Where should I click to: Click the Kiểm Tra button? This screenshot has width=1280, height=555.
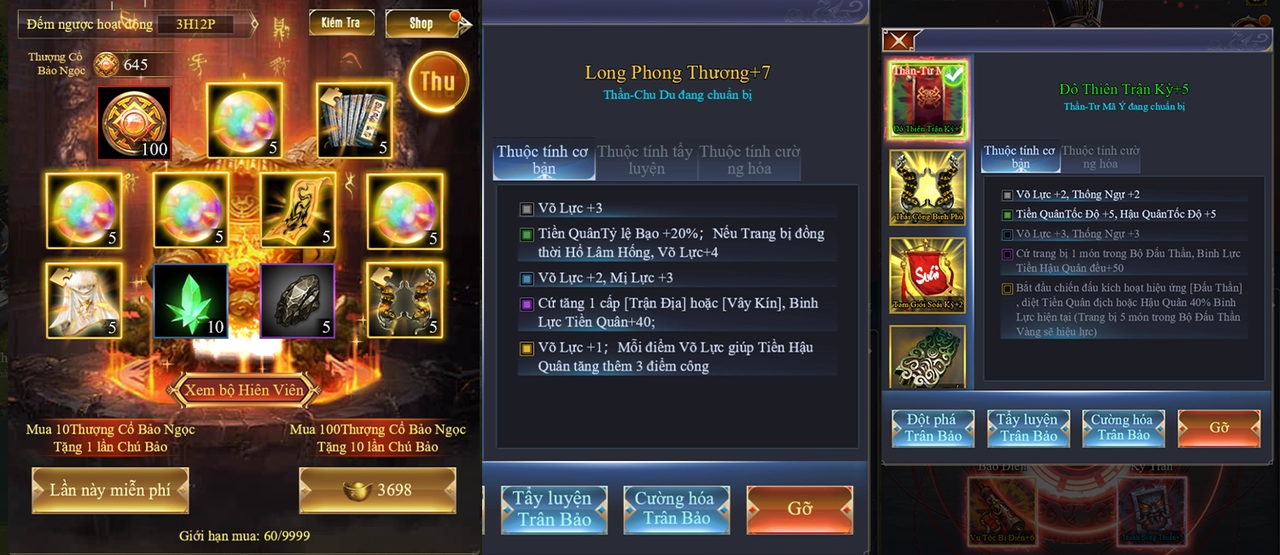click(x=341, y=23)
